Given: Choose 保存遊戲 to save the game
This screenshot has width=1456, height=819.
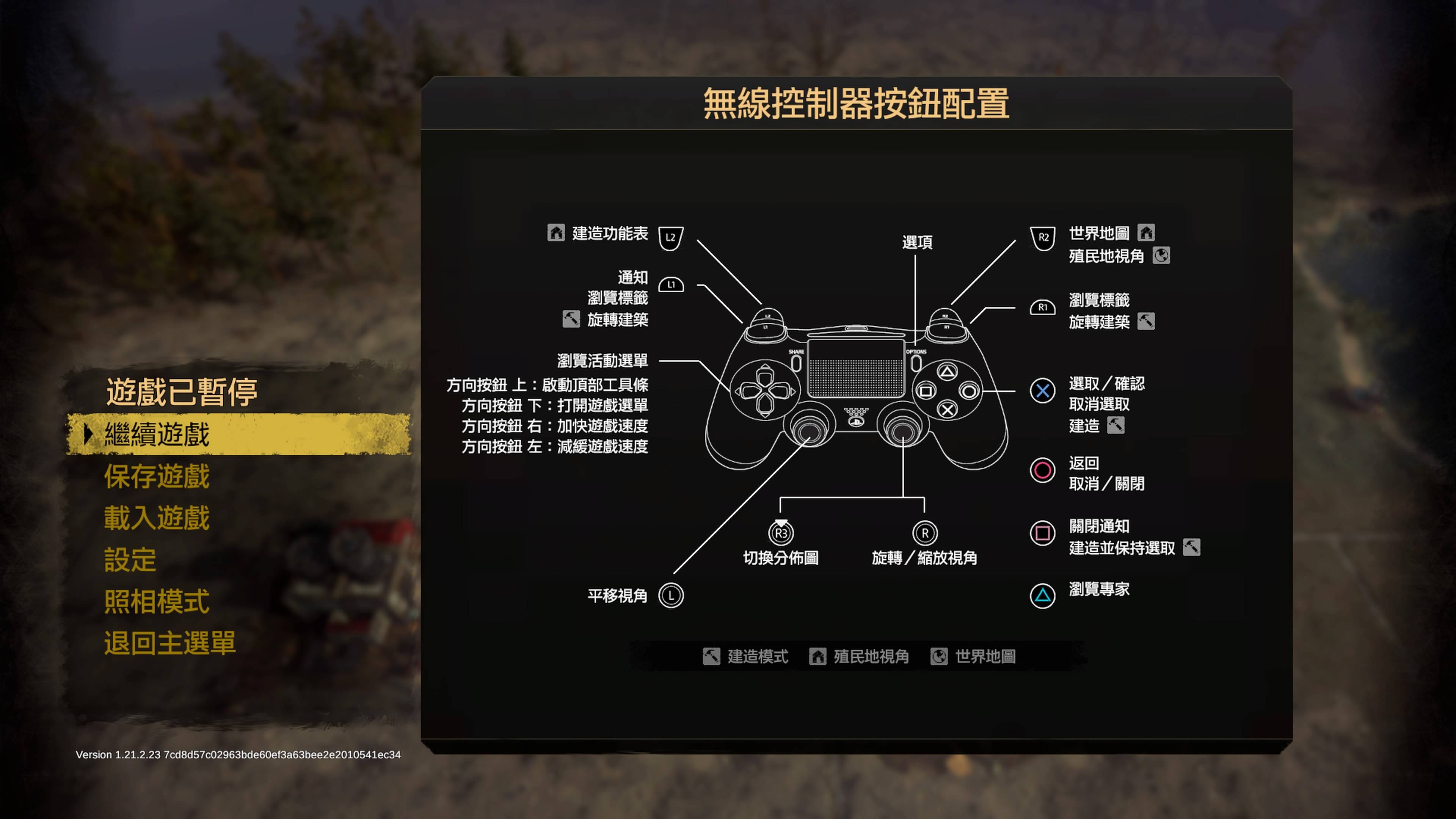Looking at the screenshot, I should (x=157, y=478).
